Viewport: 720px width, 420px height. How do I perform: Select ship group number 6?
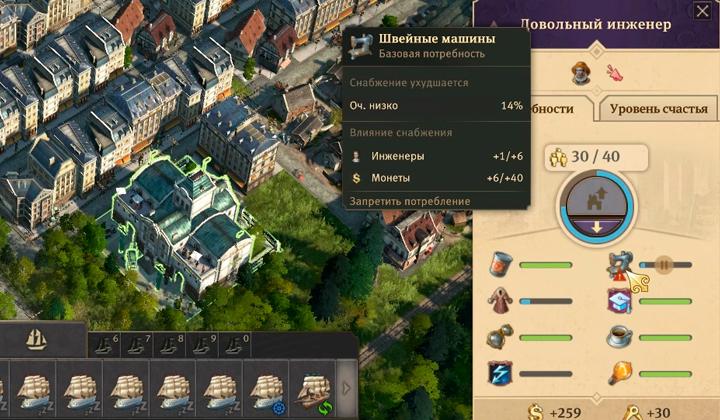105,346
